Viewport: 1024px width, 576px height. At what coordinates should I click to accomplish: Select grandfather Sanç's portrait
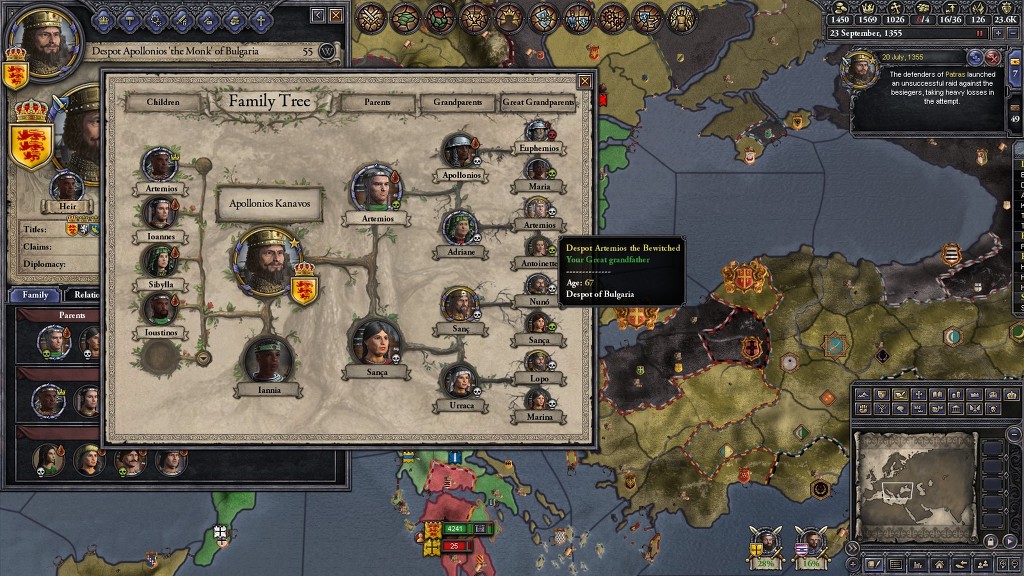coord(459,304)
